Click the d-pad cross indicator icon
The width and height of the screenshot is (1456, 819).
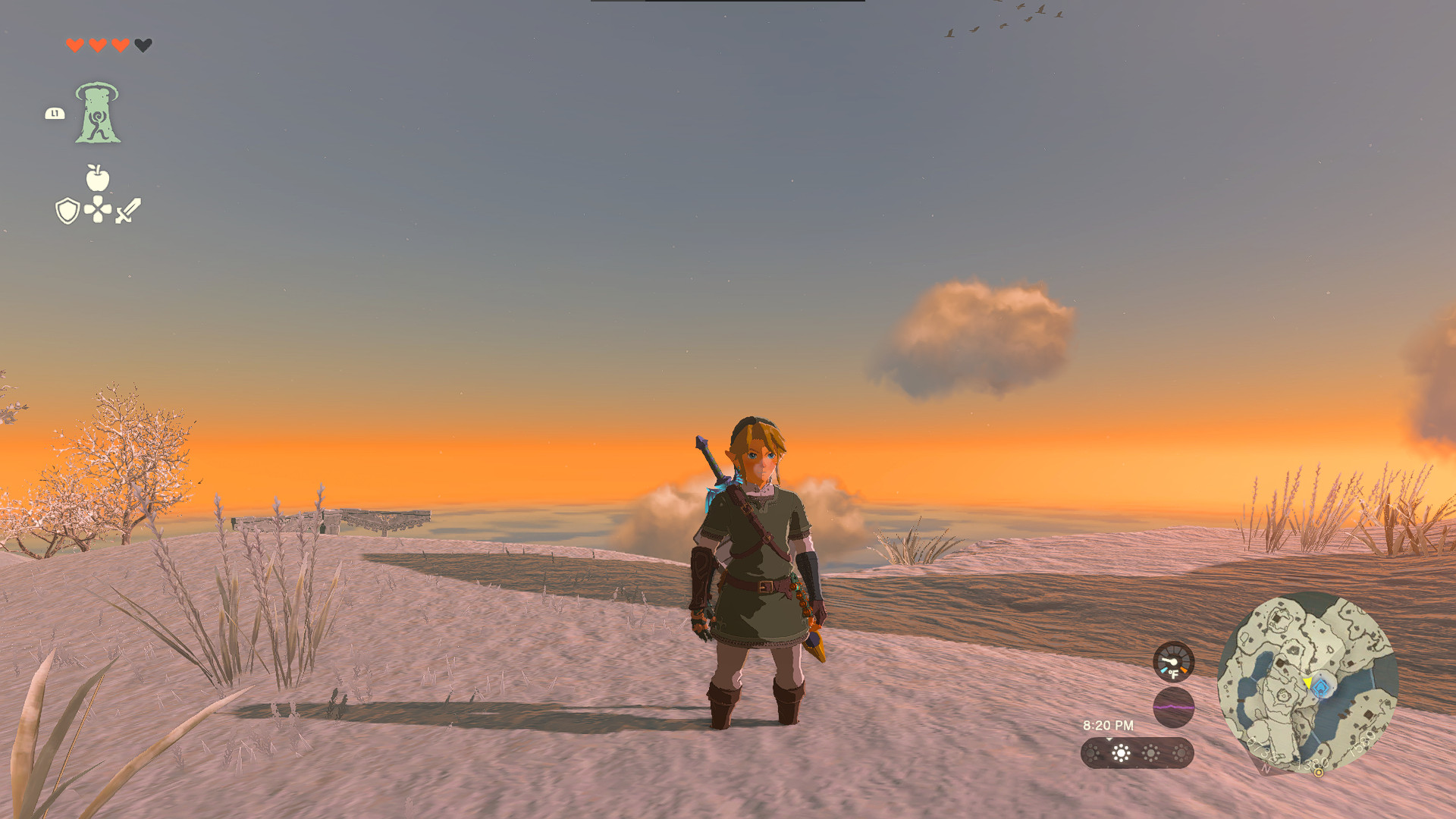pos(96,210)
